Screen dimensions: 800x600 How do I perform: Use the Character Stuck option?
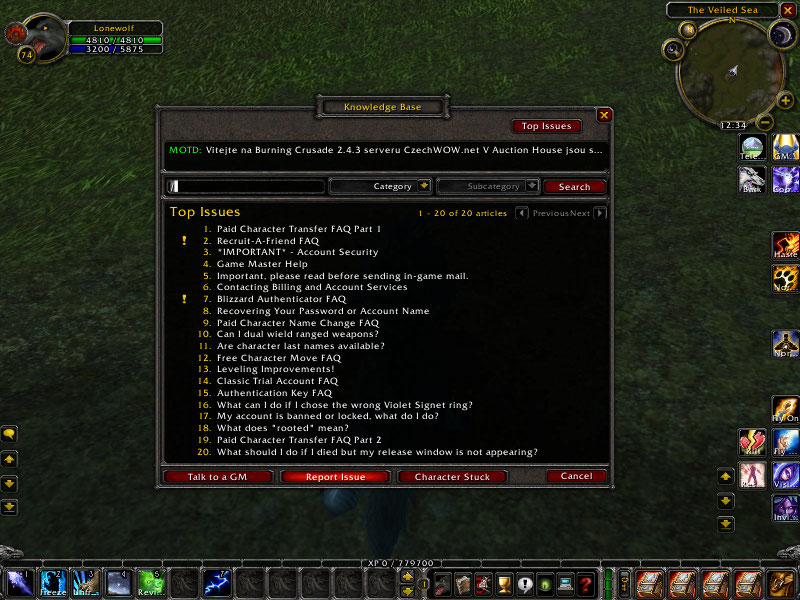tap(452, 477)
